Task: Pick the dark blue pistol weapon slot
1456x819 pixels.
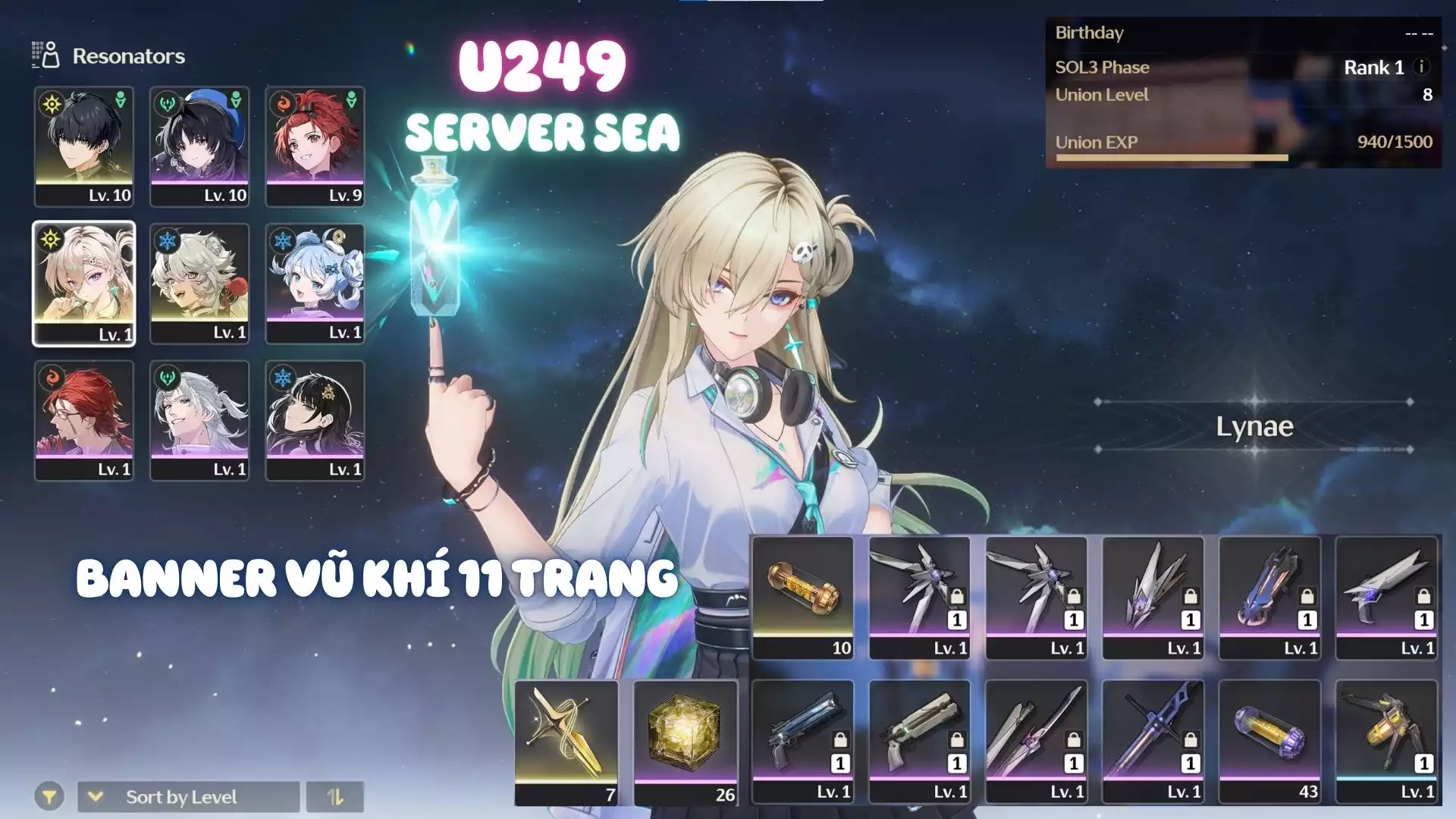Action: (x=803, y=741)
